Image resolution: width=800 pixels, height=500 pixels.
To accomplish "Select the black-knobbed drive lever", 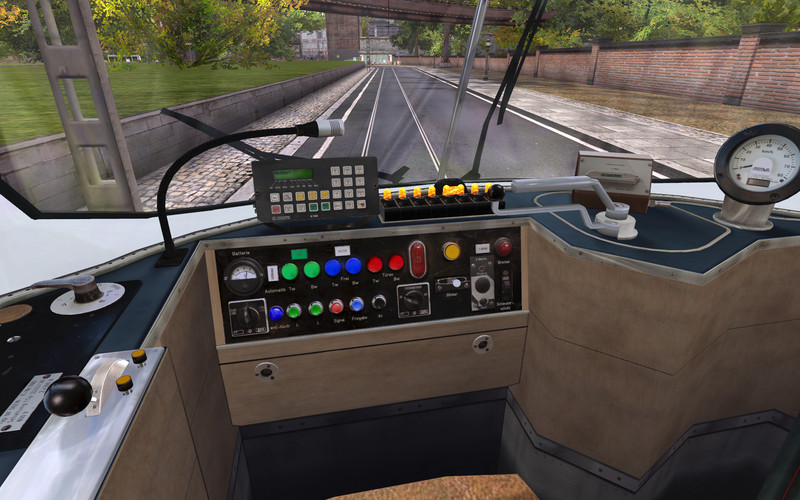I will tap(68, 395).
